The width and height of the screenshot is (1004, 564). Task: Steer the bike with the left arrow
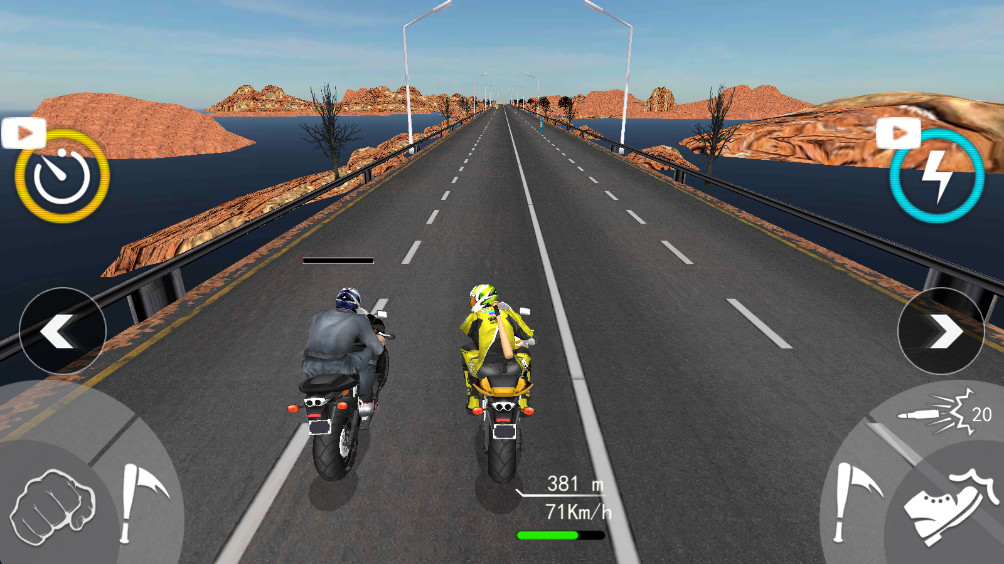(62, 331)
